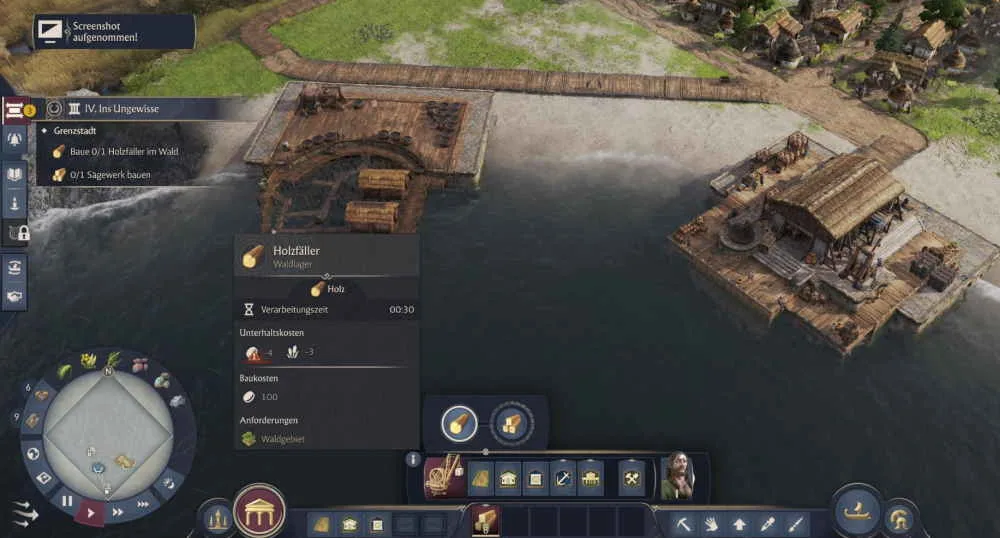The width and height of the screenshot is (1000, 538).
Task: Select the sawmill planks building icon
Action: [512, 423]
